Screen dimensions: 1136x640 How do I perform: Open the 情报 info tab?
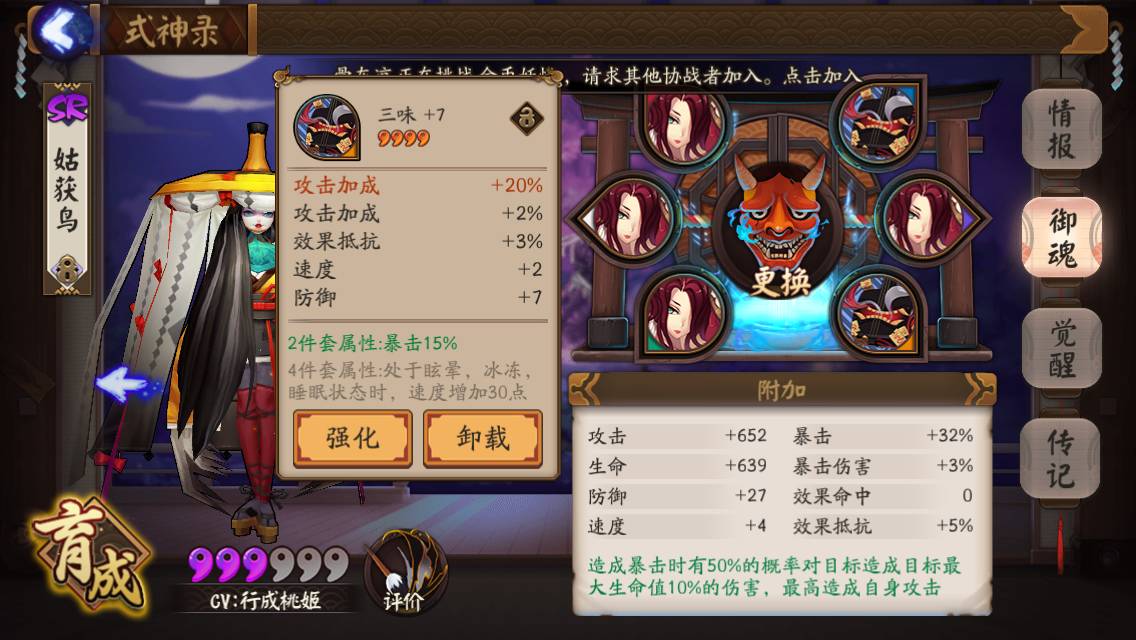1061,130
